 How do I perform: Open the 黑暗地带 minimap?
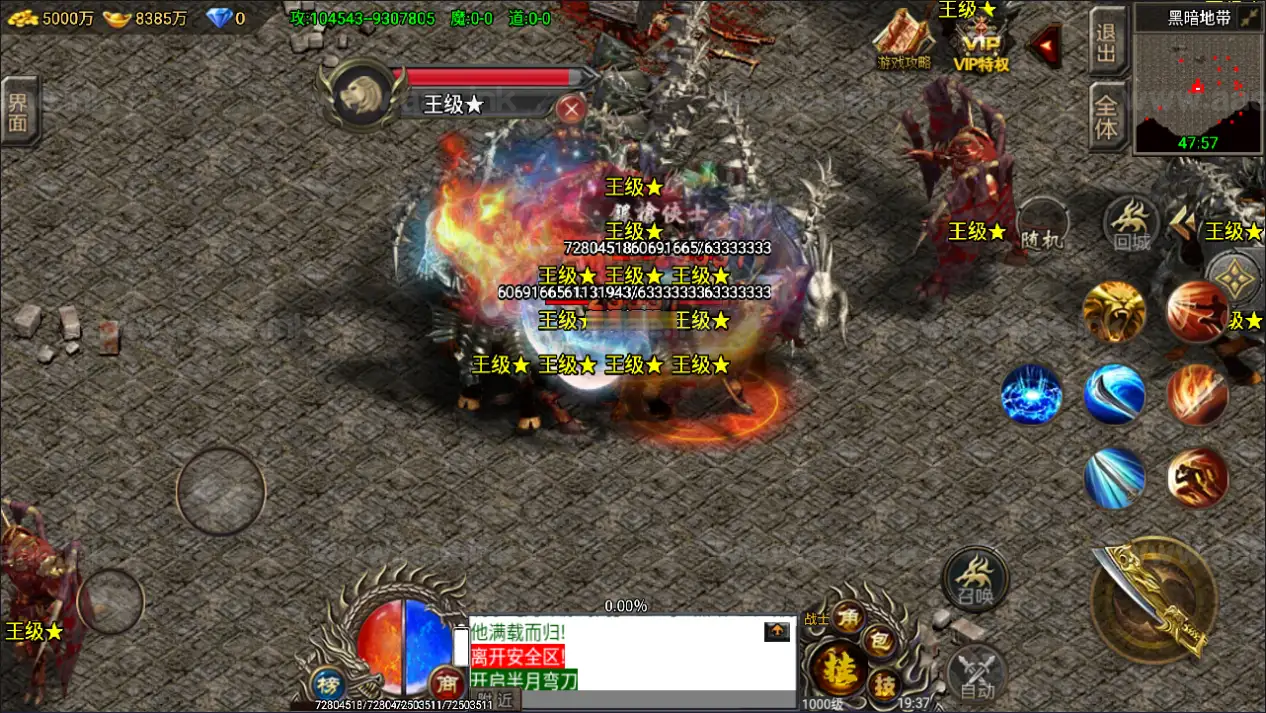coord(1198,78)
